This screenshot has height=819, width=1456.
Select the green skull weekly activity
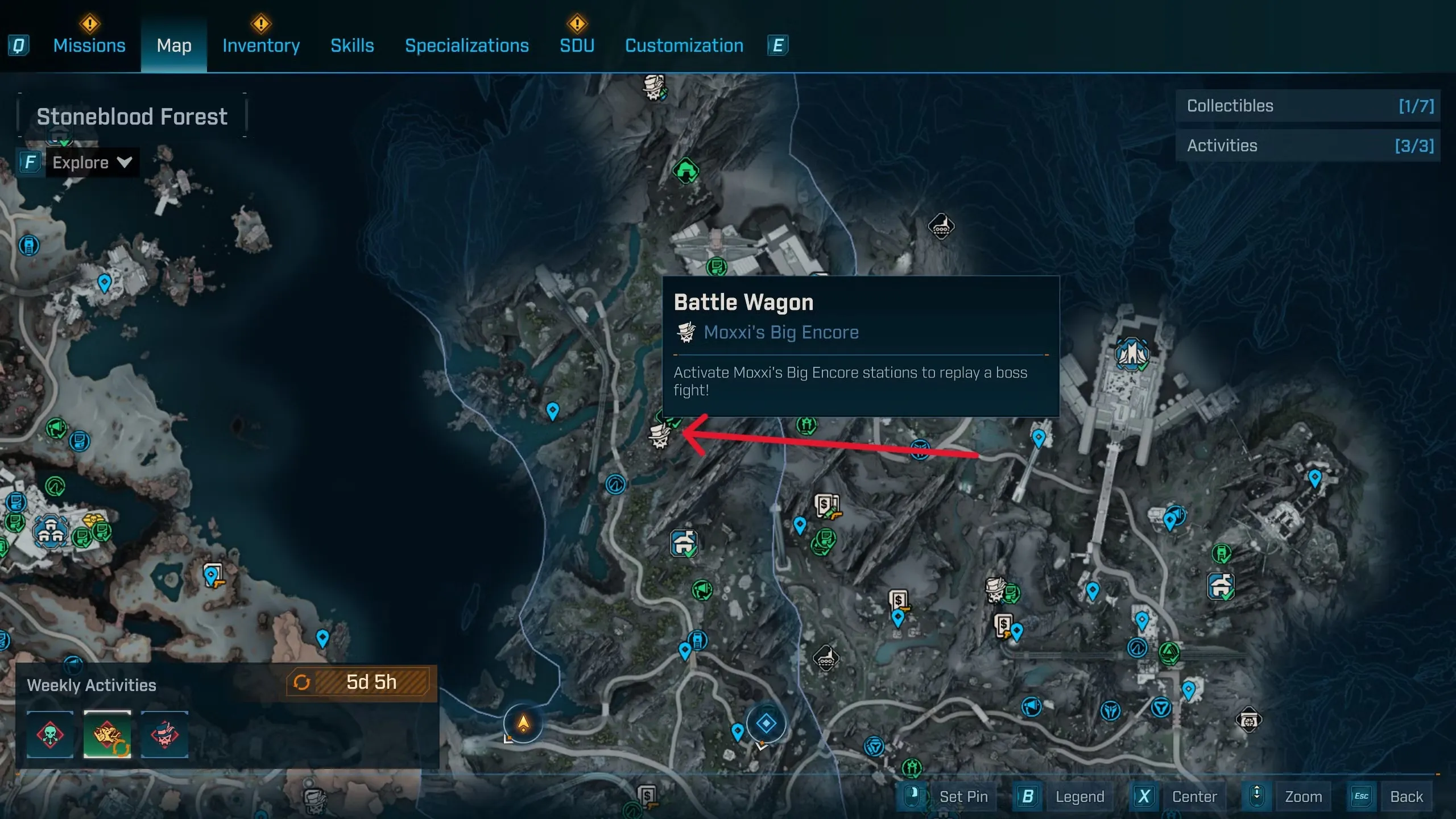pyautogui.click(x=50, y=734)
